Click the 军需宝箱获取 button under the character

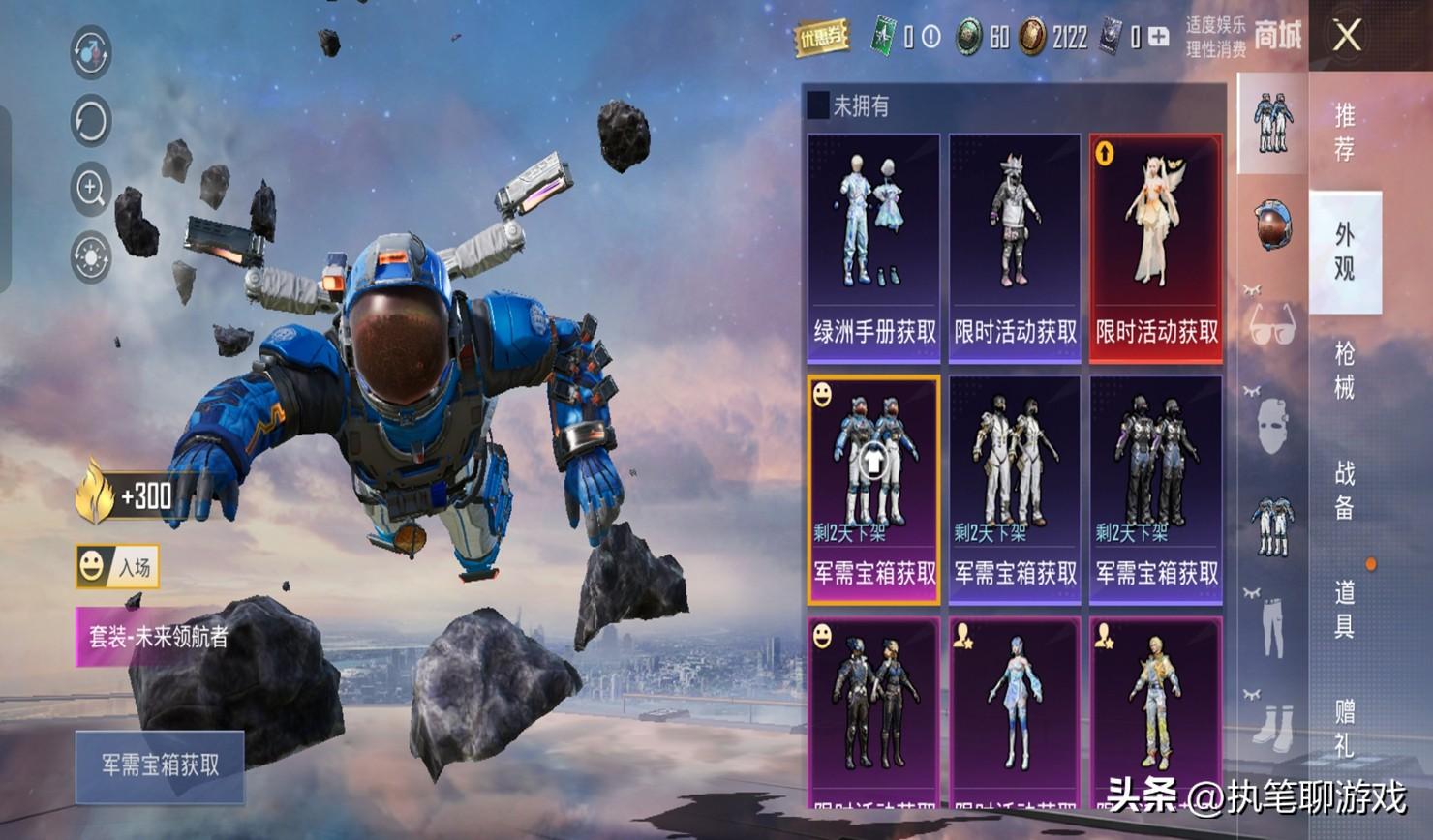click(160, 765)
